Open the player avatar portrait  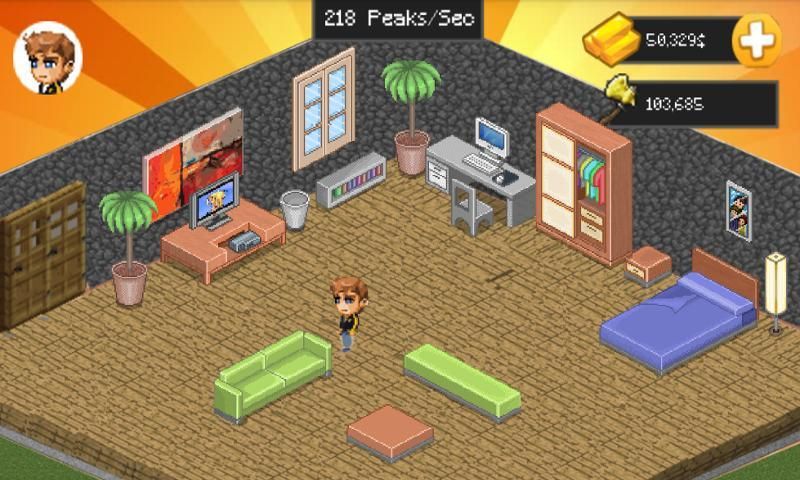coord(47,58)
